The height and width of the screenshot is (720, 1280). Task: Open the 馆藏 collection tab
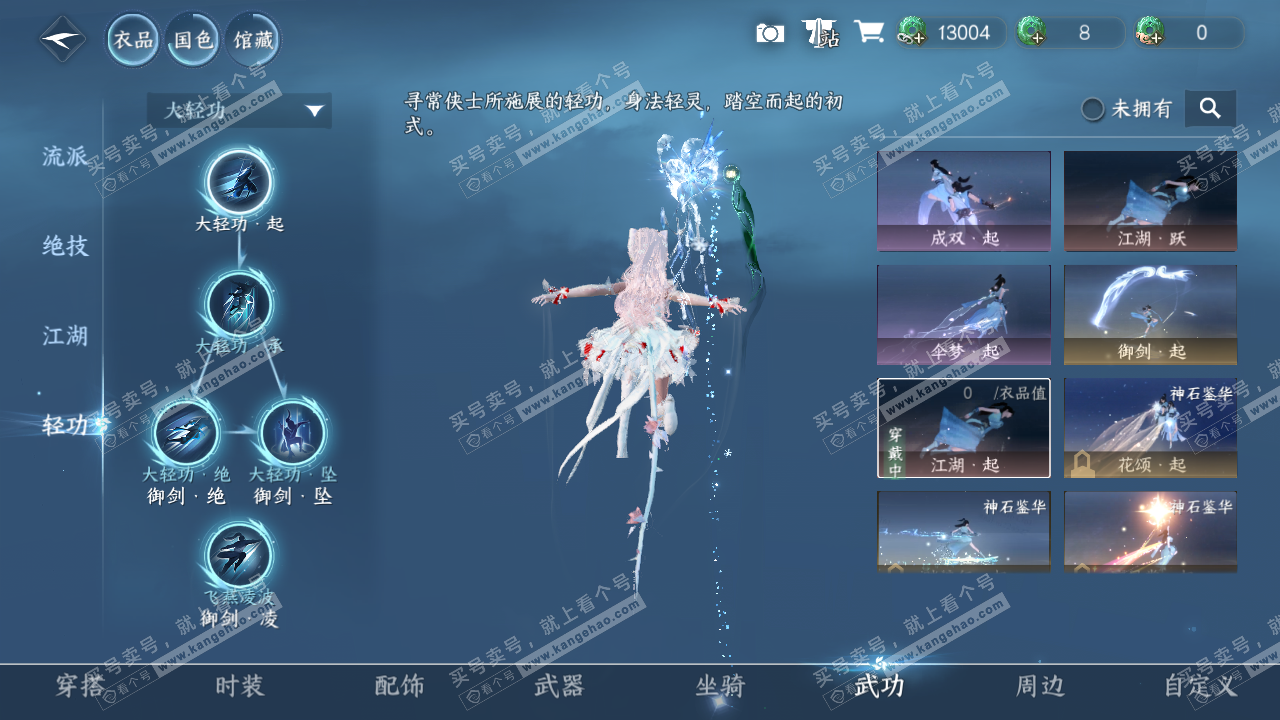tap(252, 40)
